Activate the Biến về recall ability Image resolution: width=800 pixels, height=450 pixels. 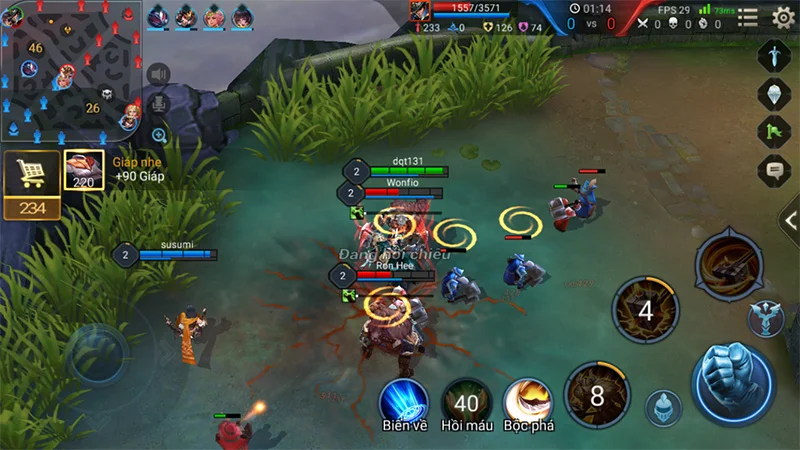pyautogui.click(x=404, y=402)
